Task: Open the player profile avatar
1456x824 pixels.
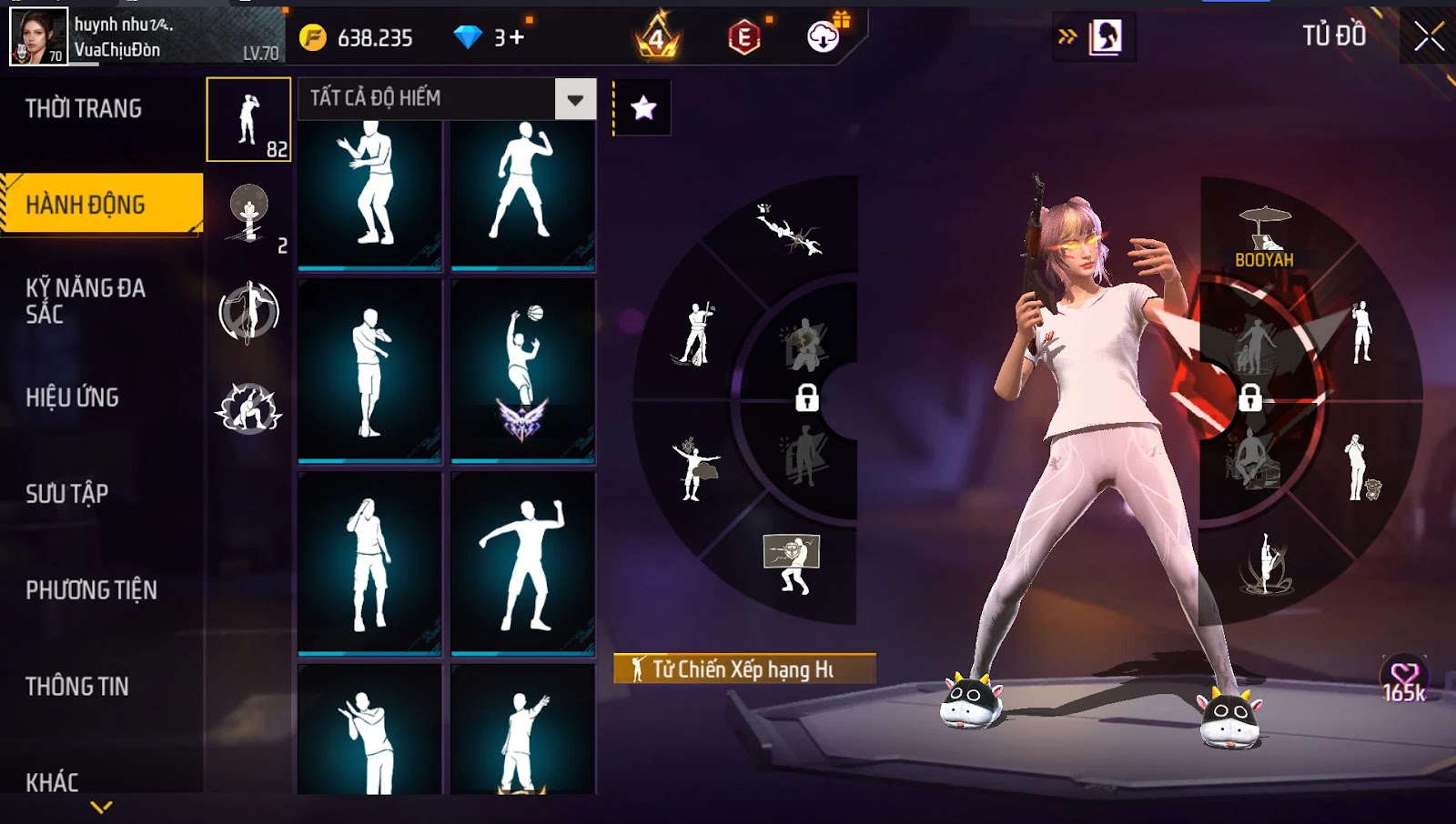Action: [x=38, y=36]
